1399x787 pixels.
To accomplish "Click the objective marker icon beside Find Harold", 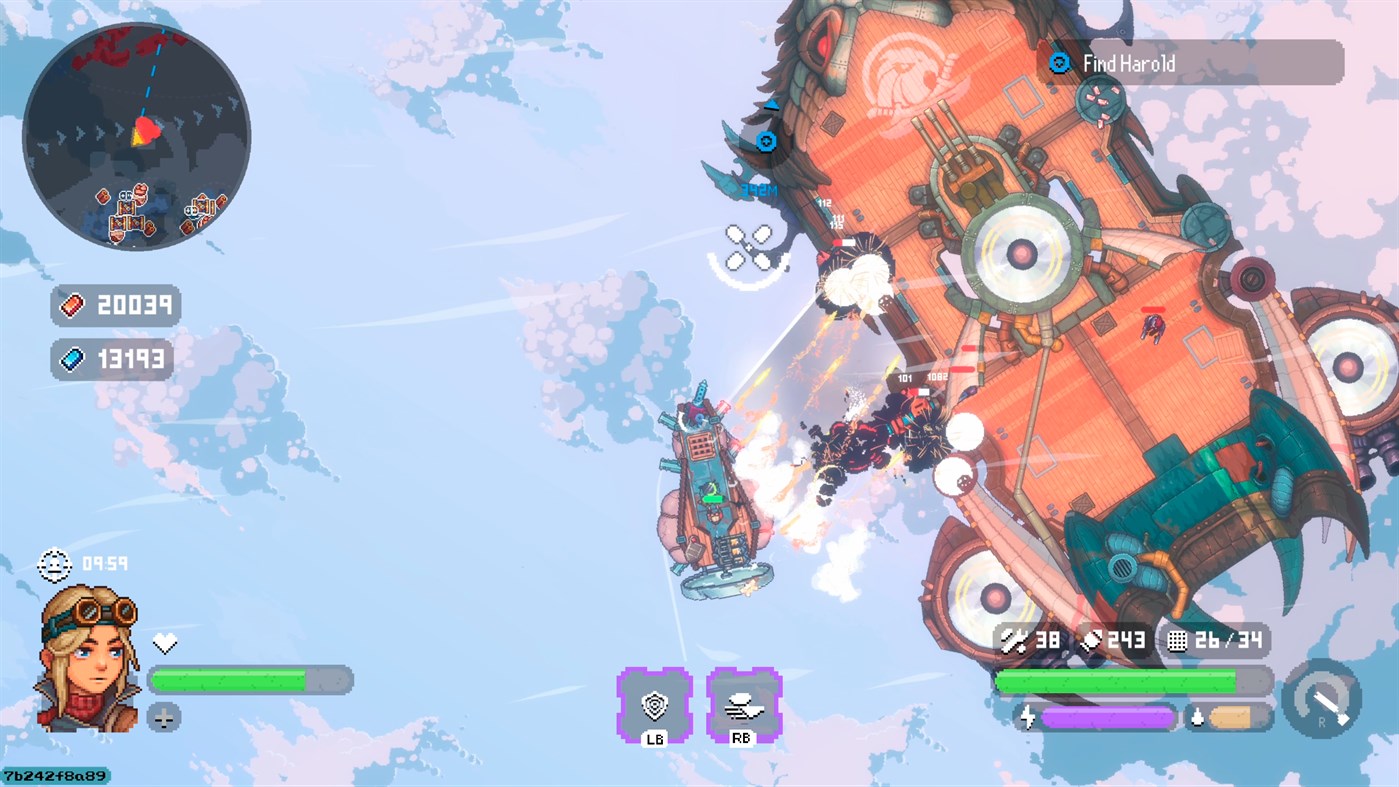I will [x=1057, y=62].
